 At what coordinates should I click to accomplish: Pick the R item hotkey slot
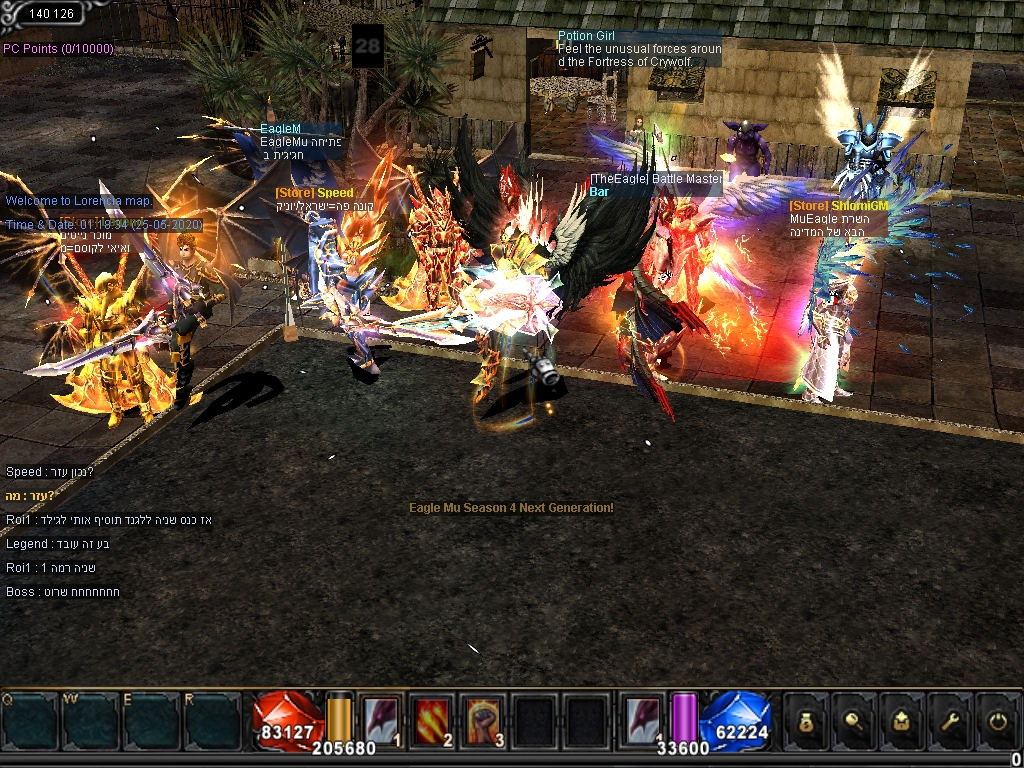click(213, 720)
